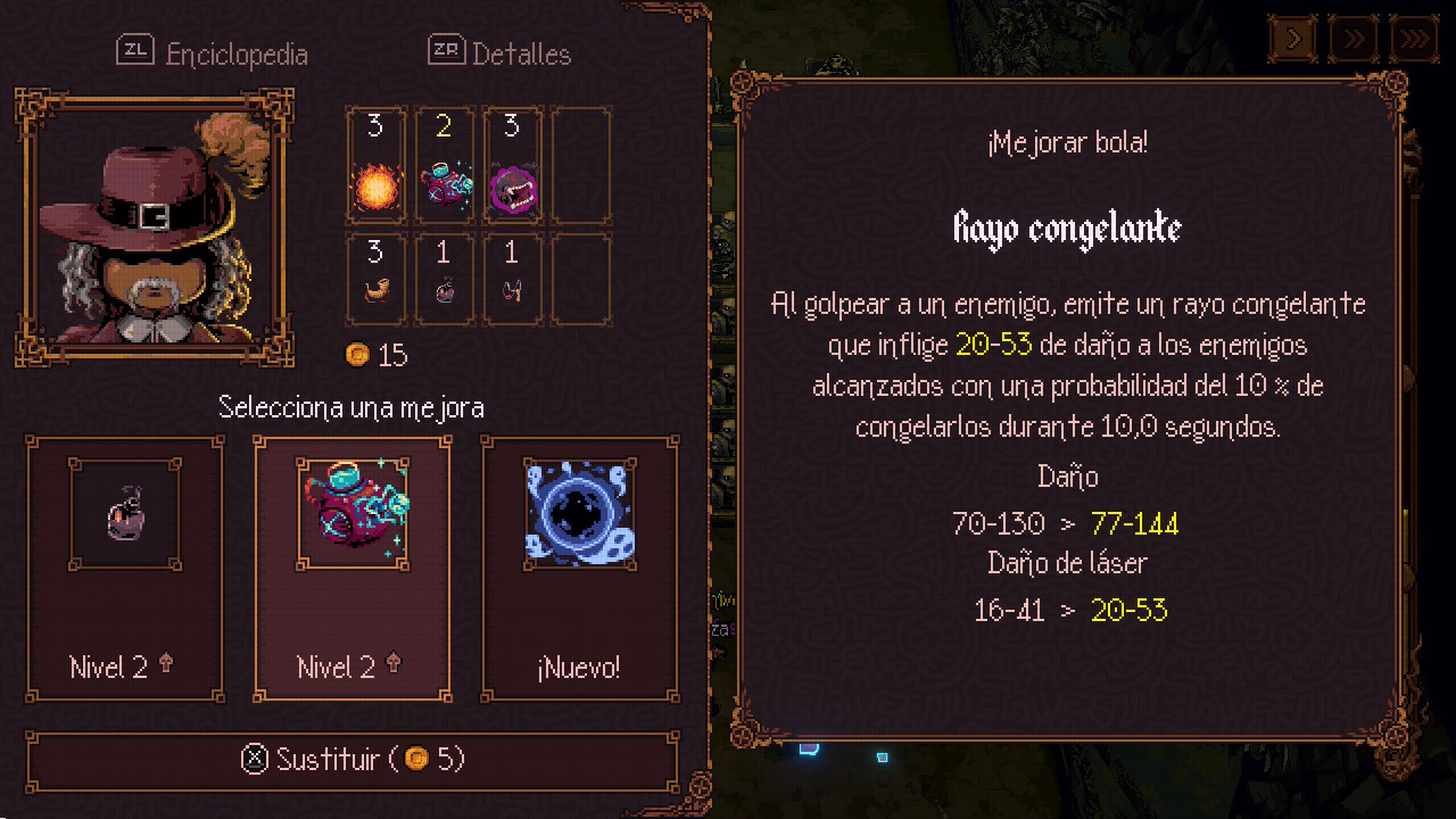Set game speed to double arrow
Viewport: 1456px width, 819px height.
(1354, 39)
